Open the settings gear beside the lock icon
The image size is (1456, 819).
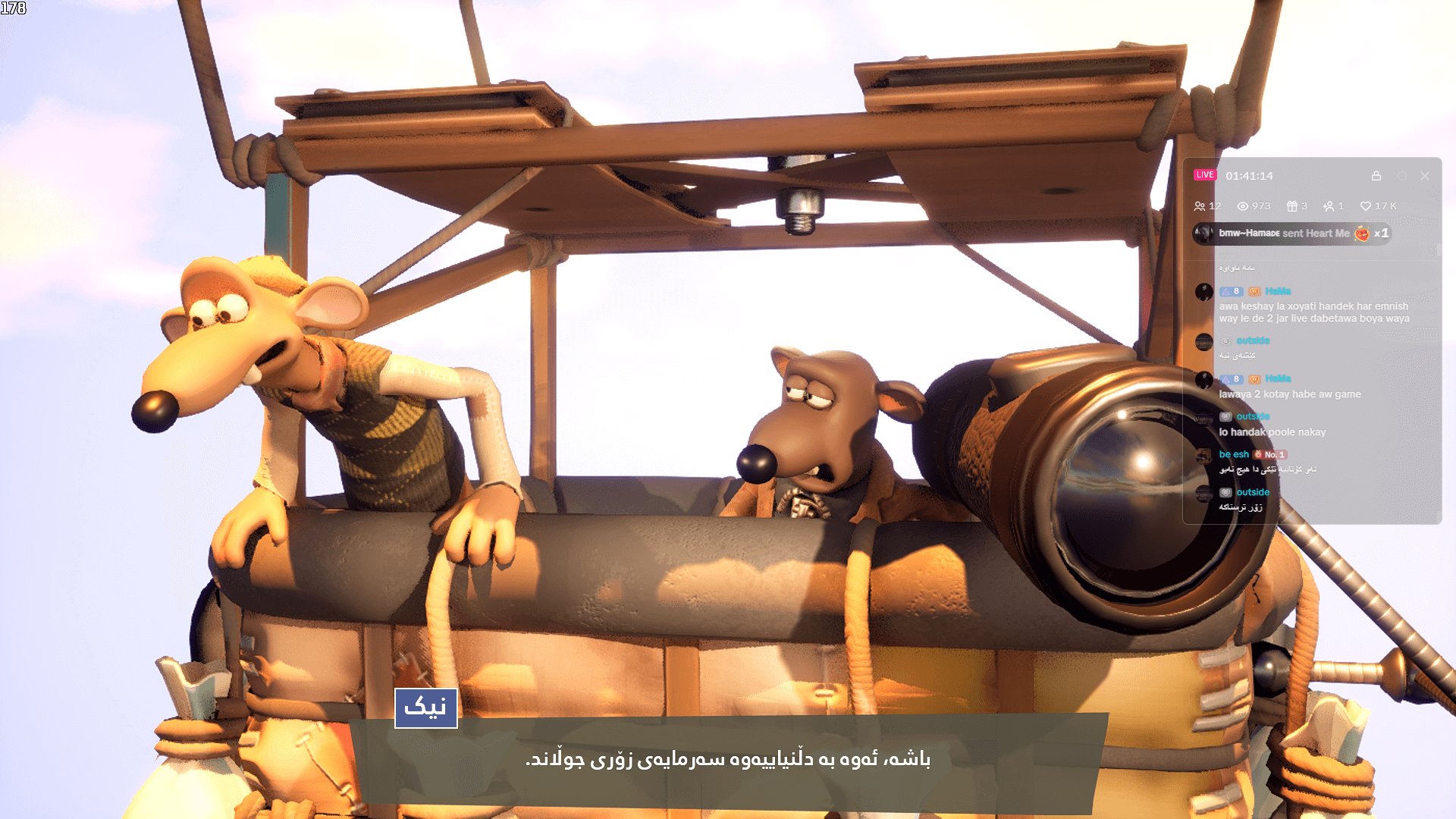(x=1401, y=175)
